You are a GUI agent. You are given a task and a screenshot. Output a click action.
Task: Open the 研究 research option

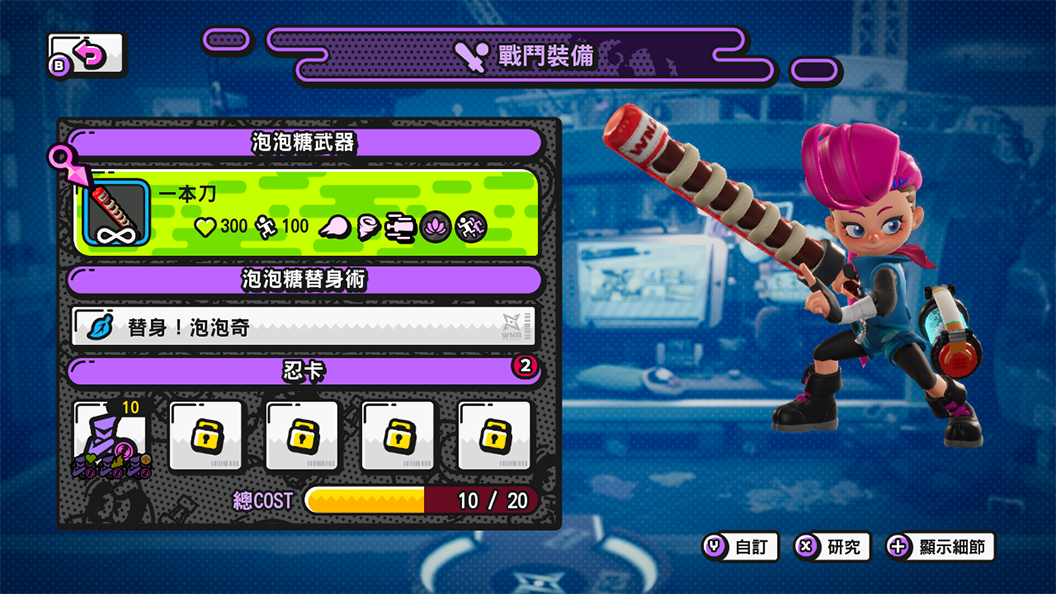pyautogui.click(x=832, y=547)
